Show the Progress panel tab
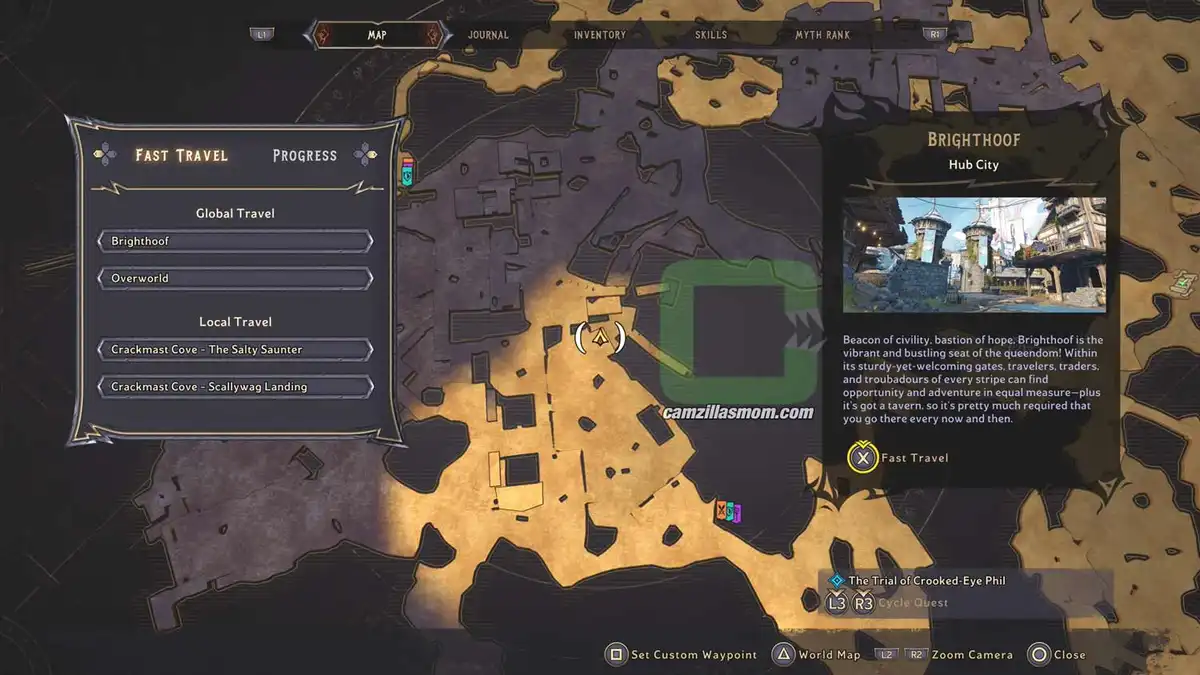Image resolution: width=1200 pixels, height=675 pixels. click(x=305, y=156)
